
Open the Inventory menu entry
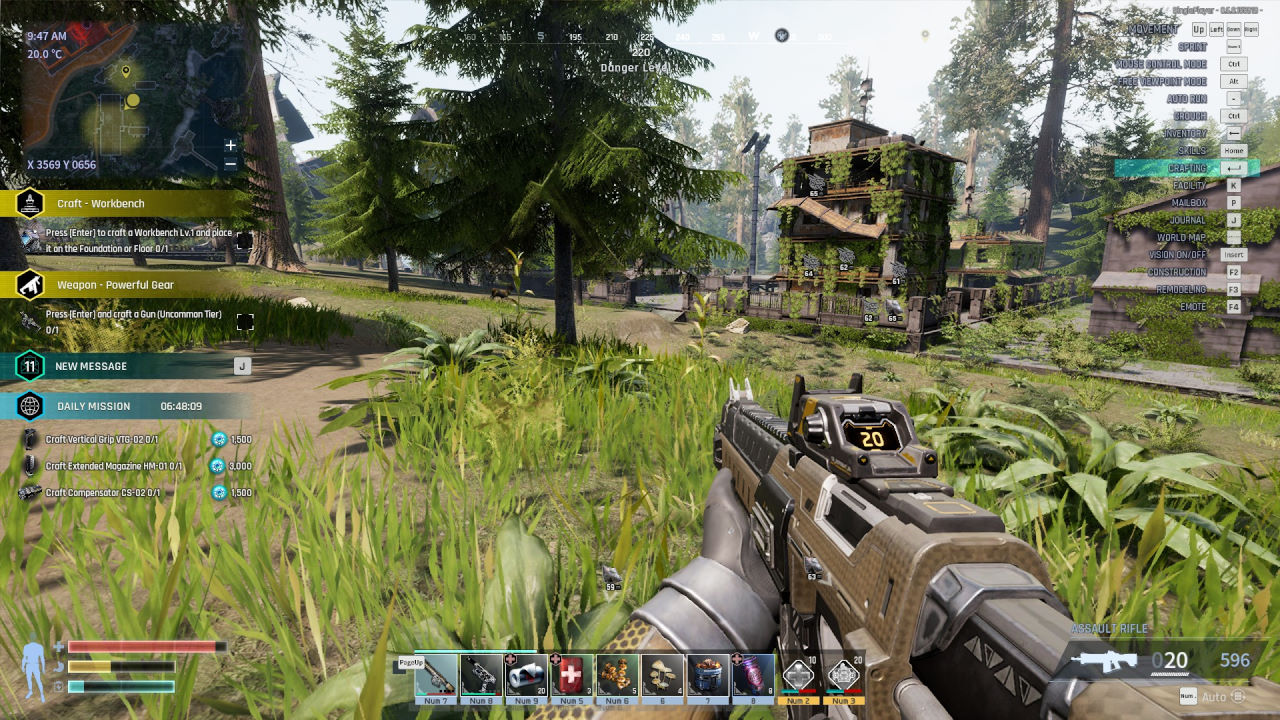[1185, 133]
